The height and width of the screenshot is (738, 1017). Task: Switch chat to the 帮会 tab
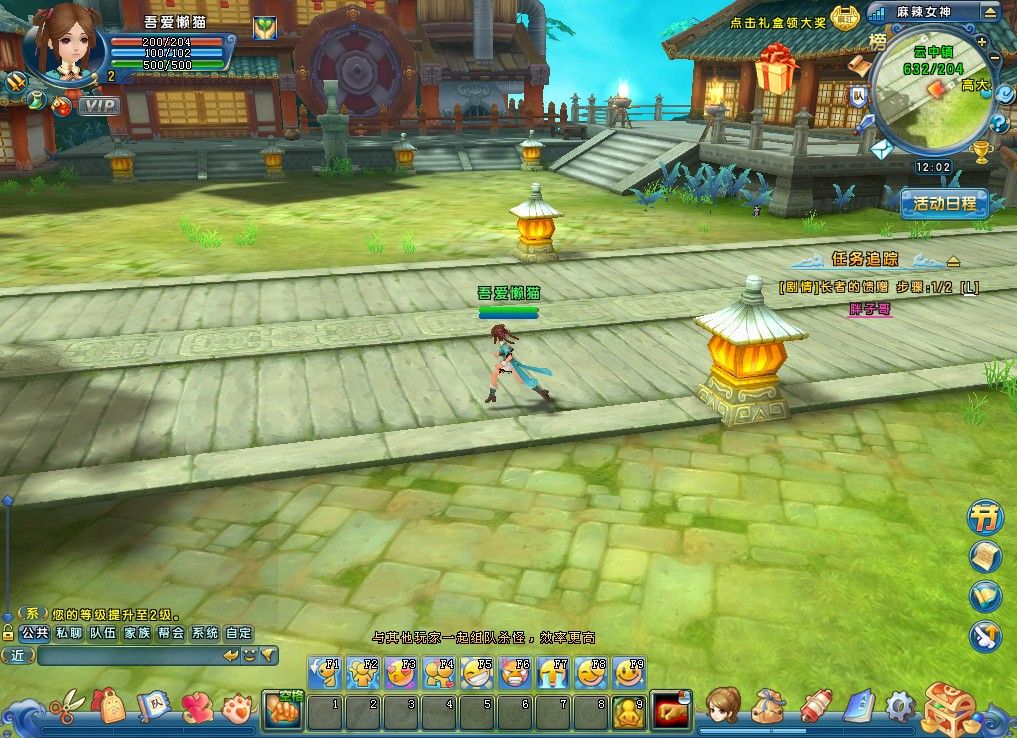pyautogui.click(x=171, y=633)
